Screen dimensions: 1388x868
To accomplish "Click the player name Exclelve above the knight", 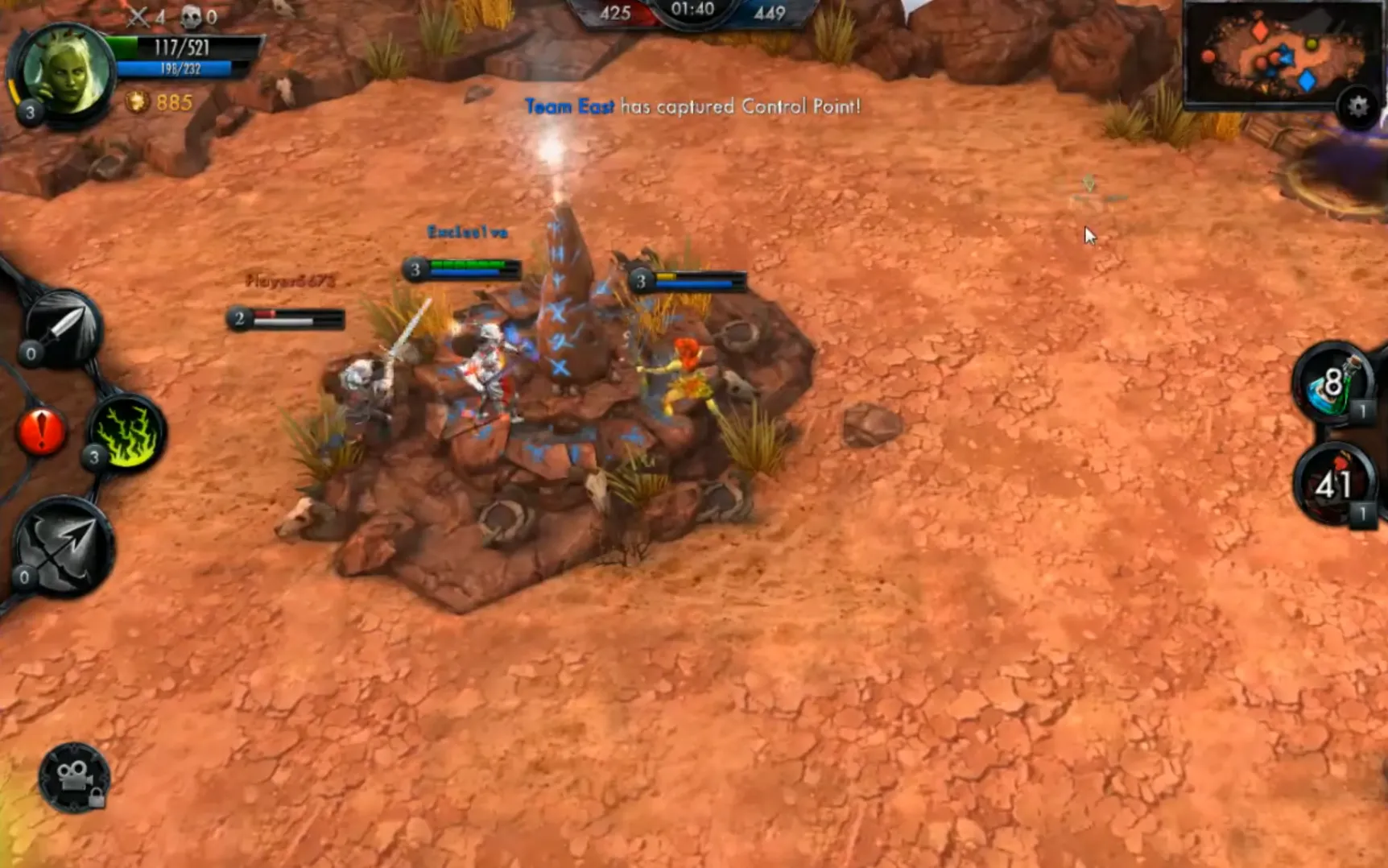I will pos(467,233).
